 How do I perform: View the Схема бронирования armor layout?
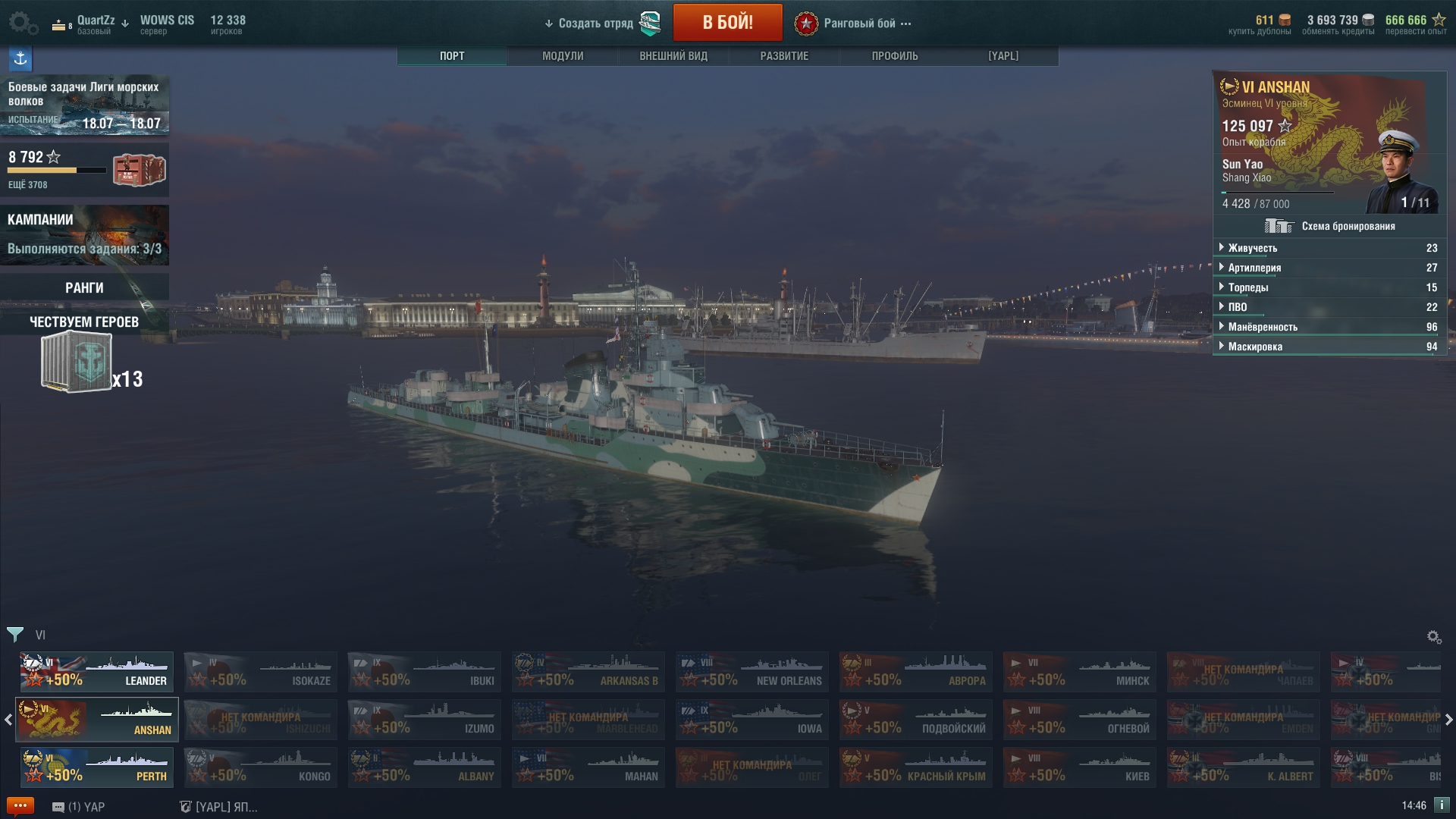tap(1330, 226)
